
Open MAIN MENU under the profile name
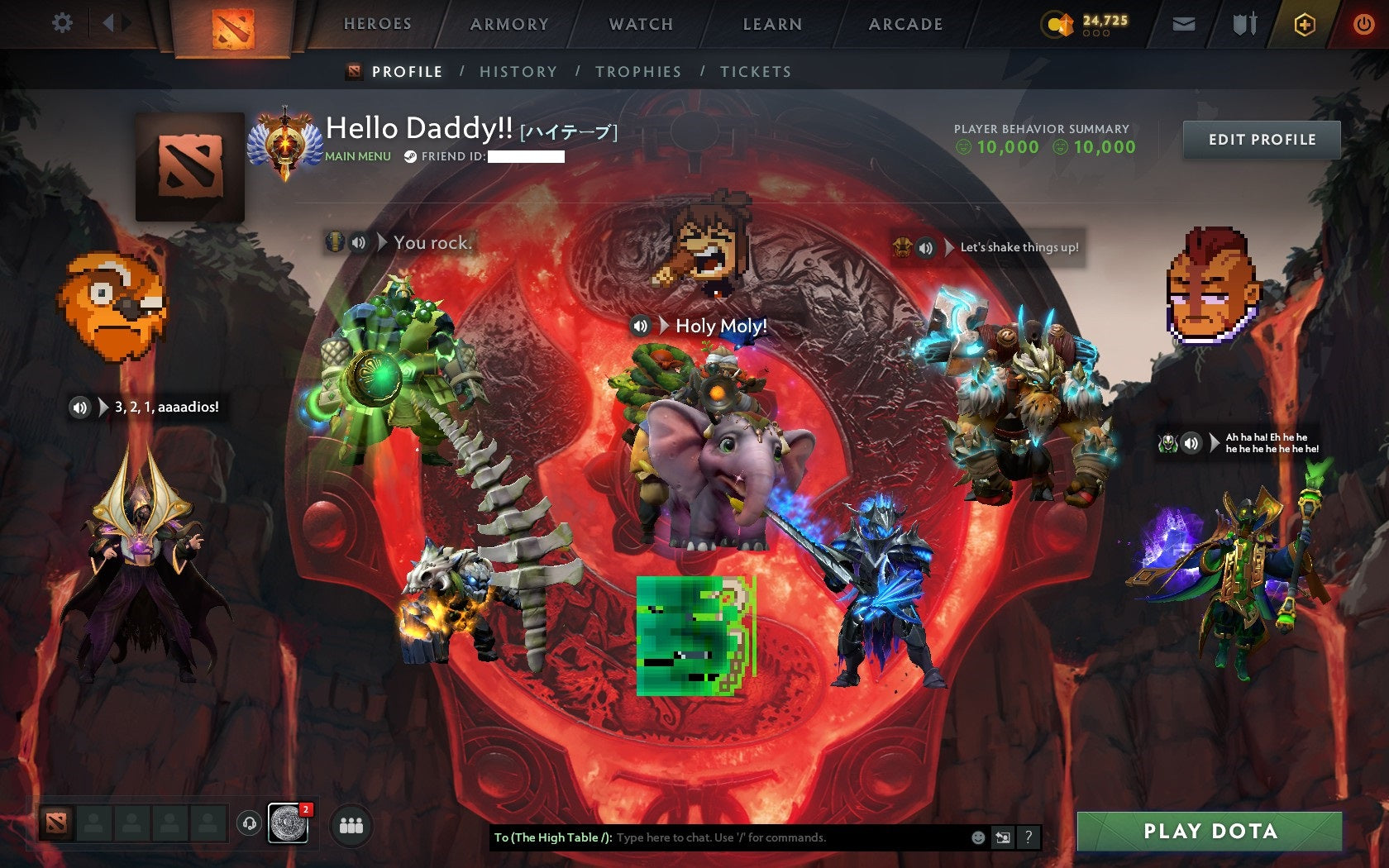click(357, 155)
